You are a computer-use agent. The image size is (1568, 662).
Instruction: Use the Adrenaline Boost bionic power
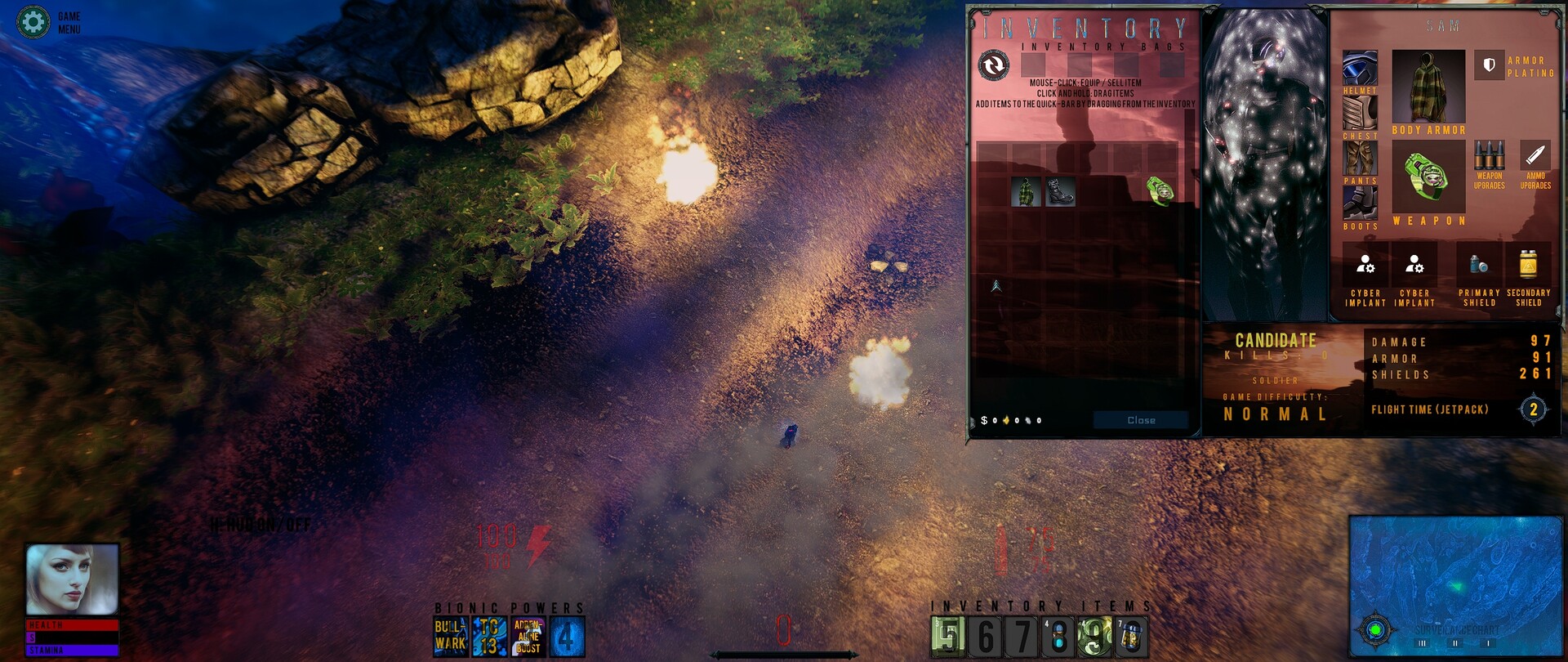pos(528,637)
